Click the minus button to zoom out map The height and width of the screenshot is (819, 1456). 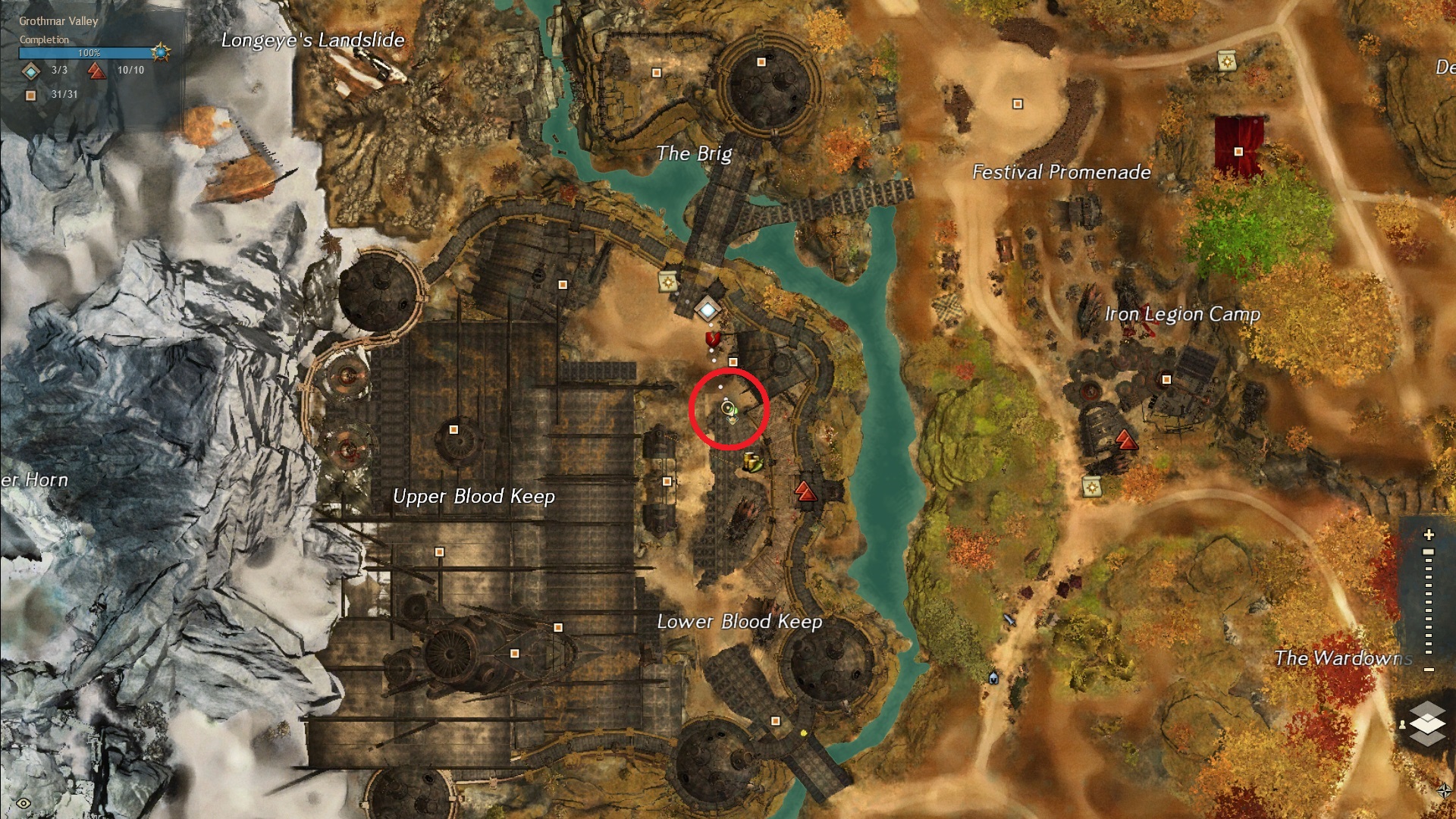(1429, 670)
